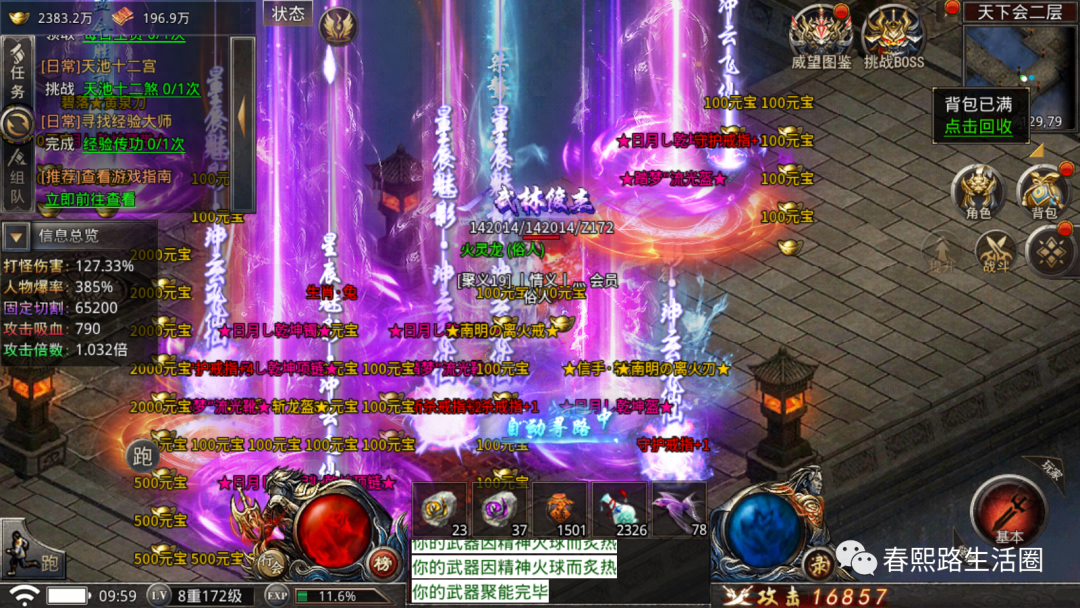Follow the 经验传功 0/1次 quest link
Viewport: 1080px width, 608px height.
click(x=133, y=144)
